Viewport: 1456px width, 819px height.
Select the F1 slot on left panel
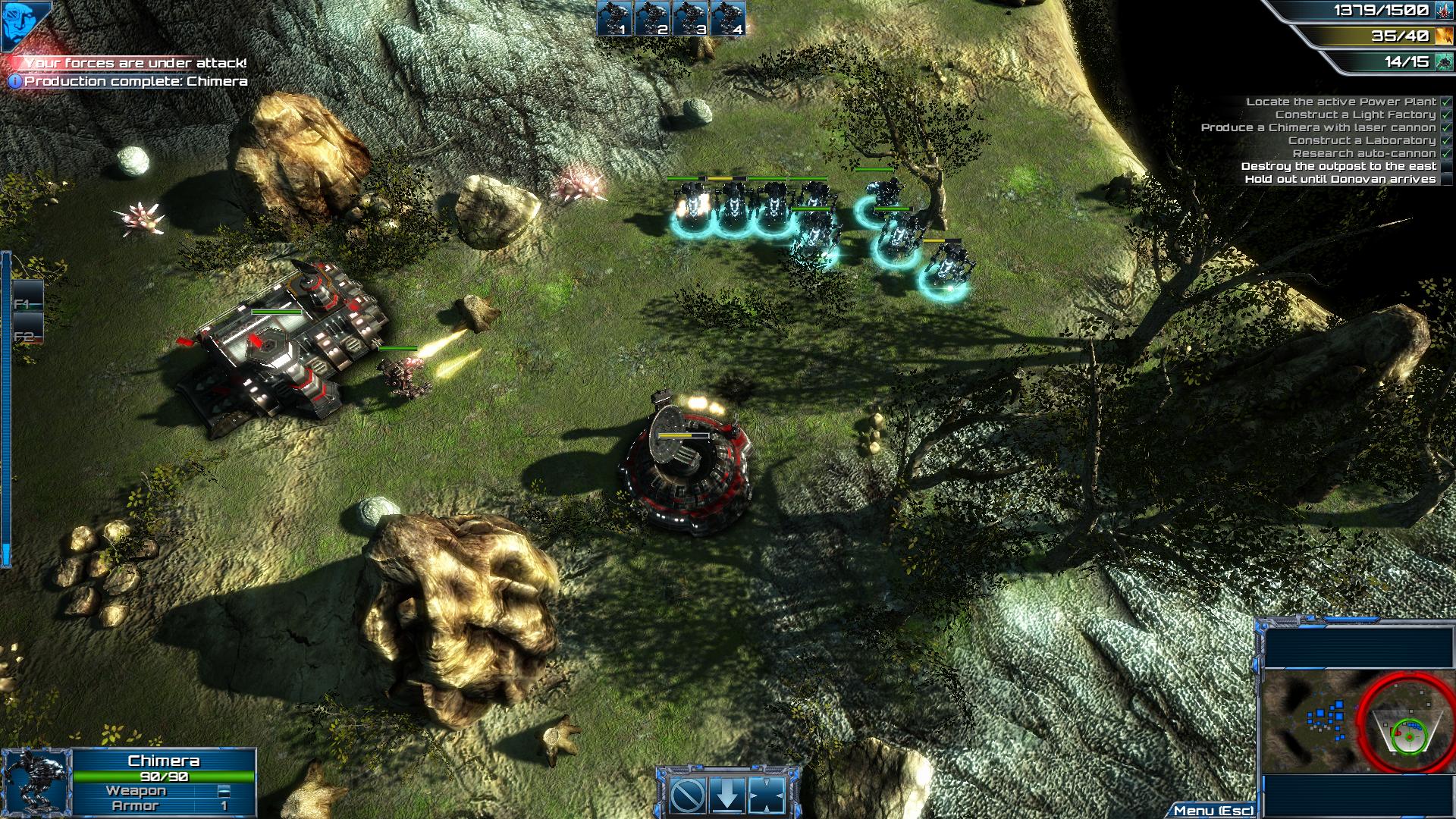click(27, 303)
